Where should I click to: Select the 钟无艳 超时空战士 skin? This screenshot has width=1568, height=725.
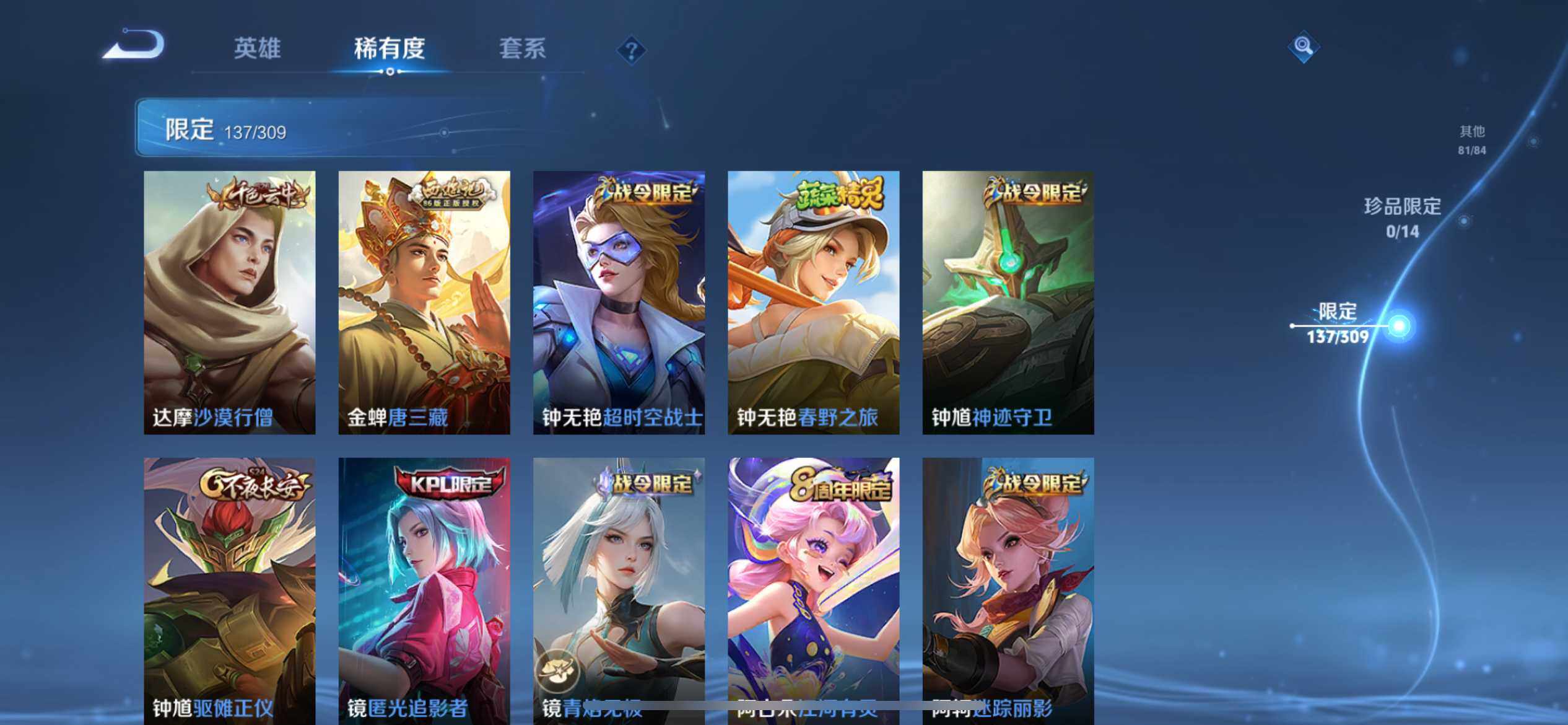(619, 302)
